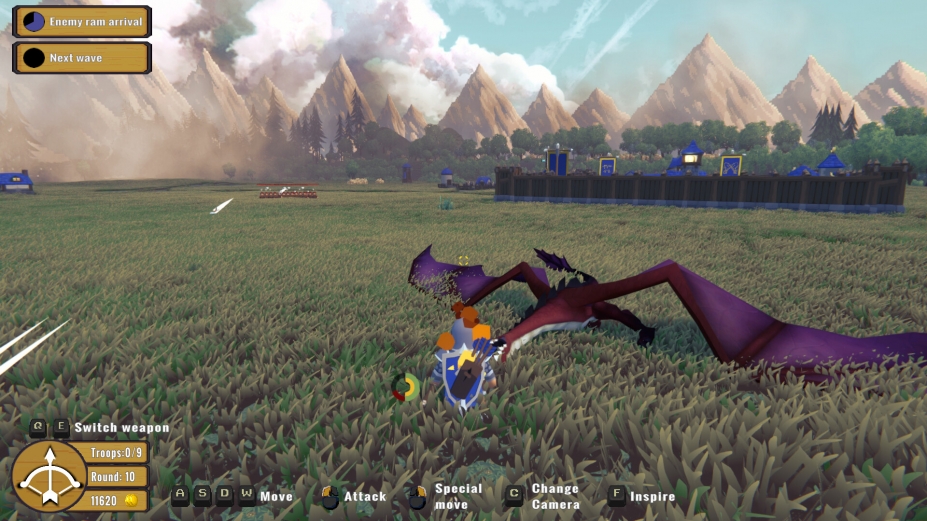Click the Enemy ram arrival tracker
The image size is (927, 521).
click(82, 21)
